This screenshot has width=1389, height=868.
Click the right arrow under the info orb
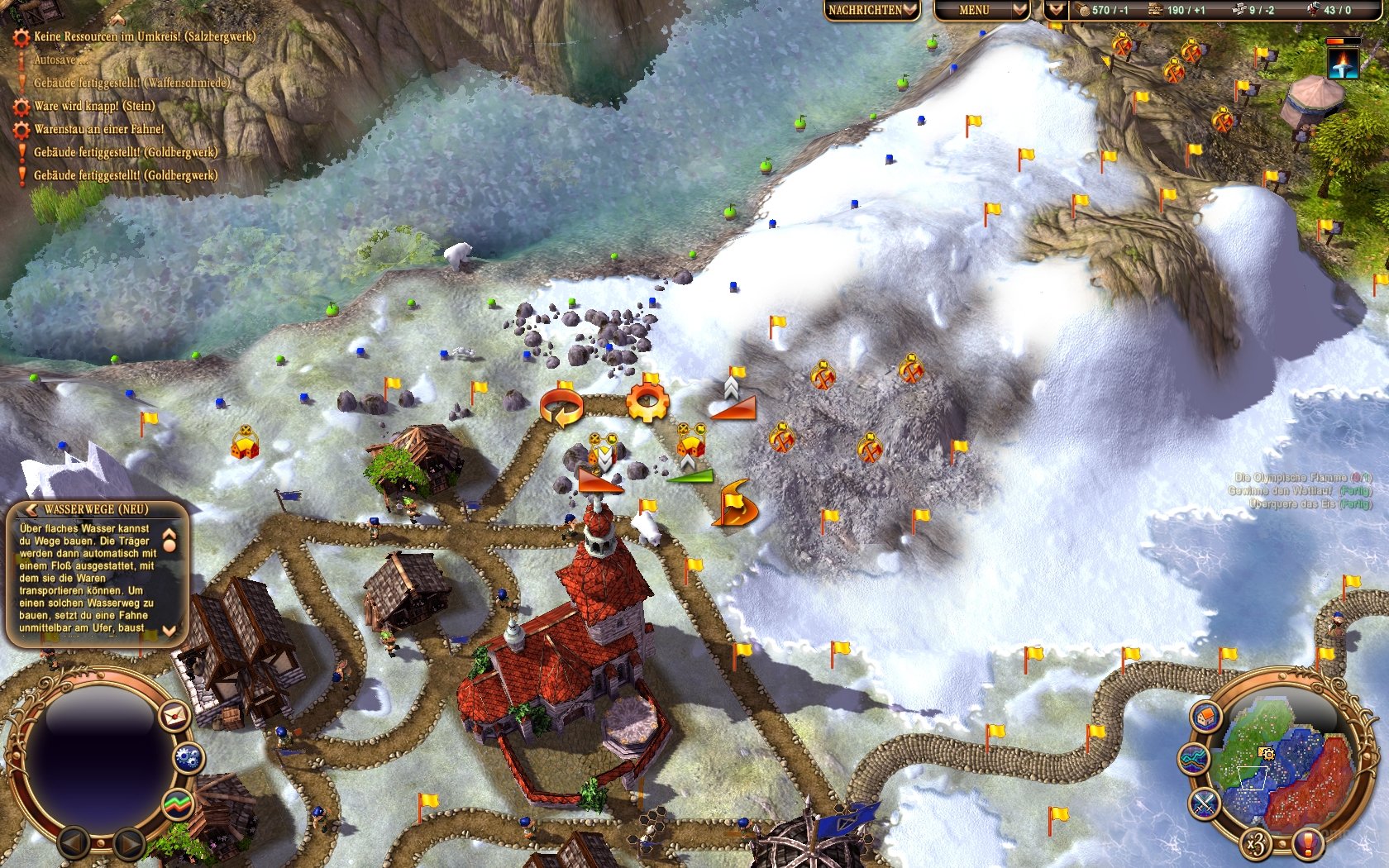click(128, 843)
